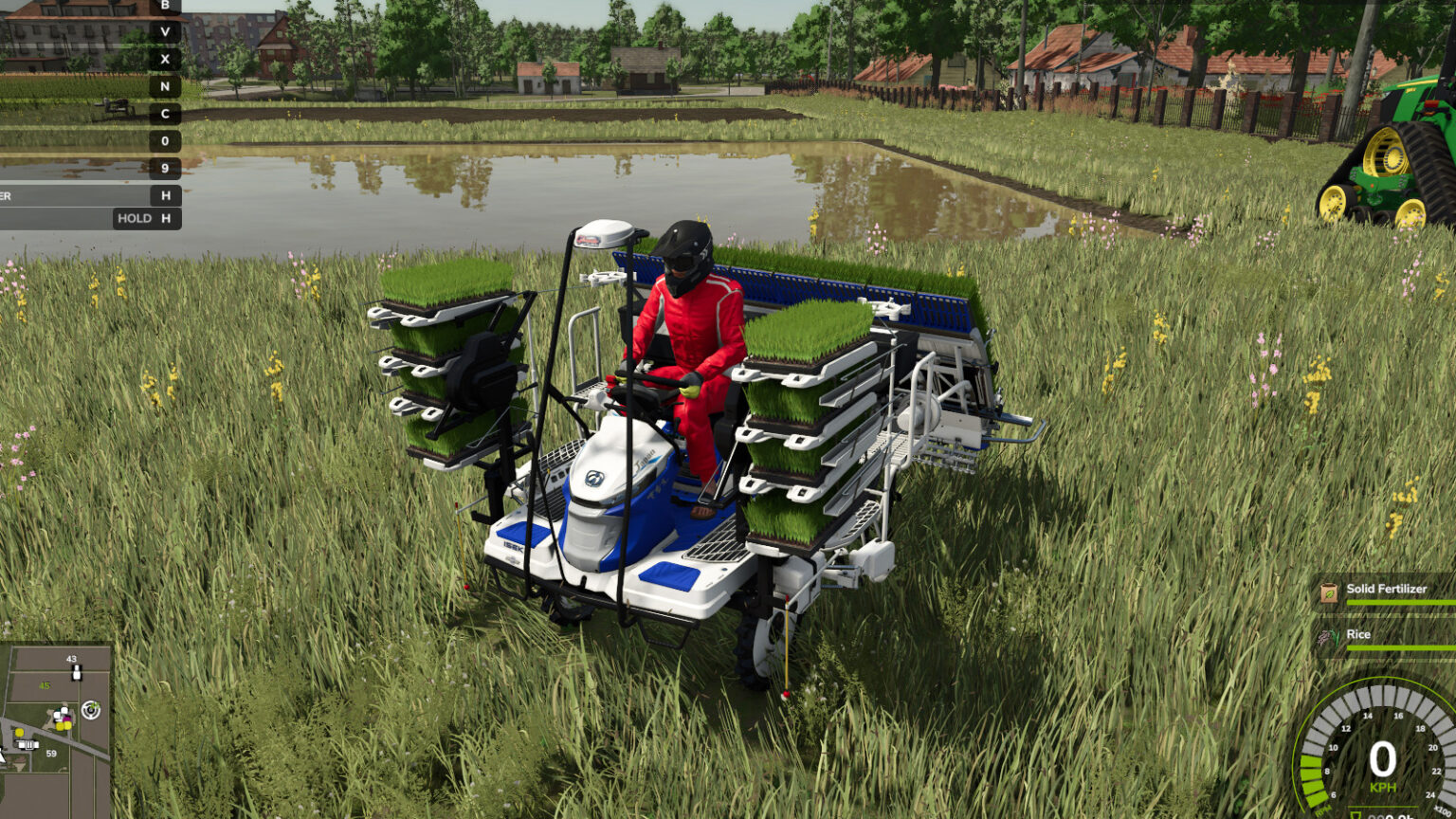The width and height of the screenshot is (1456, 819).
Task: Toggle the N keybind hint entry
Action: tap(166, 86)
